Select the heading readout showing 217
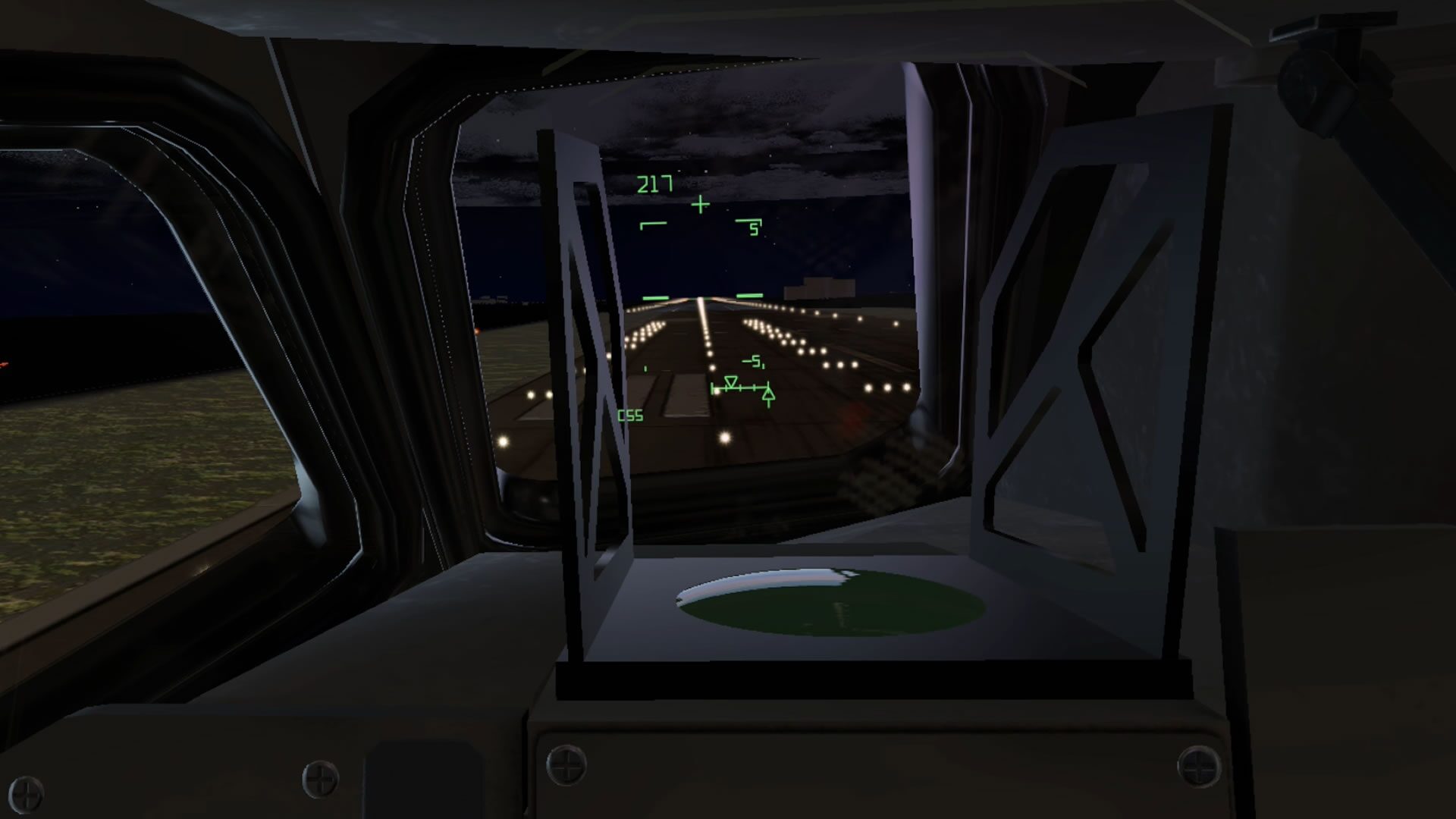The height and width of the screenshot is (819, 1456). click(x=655, y=183)
